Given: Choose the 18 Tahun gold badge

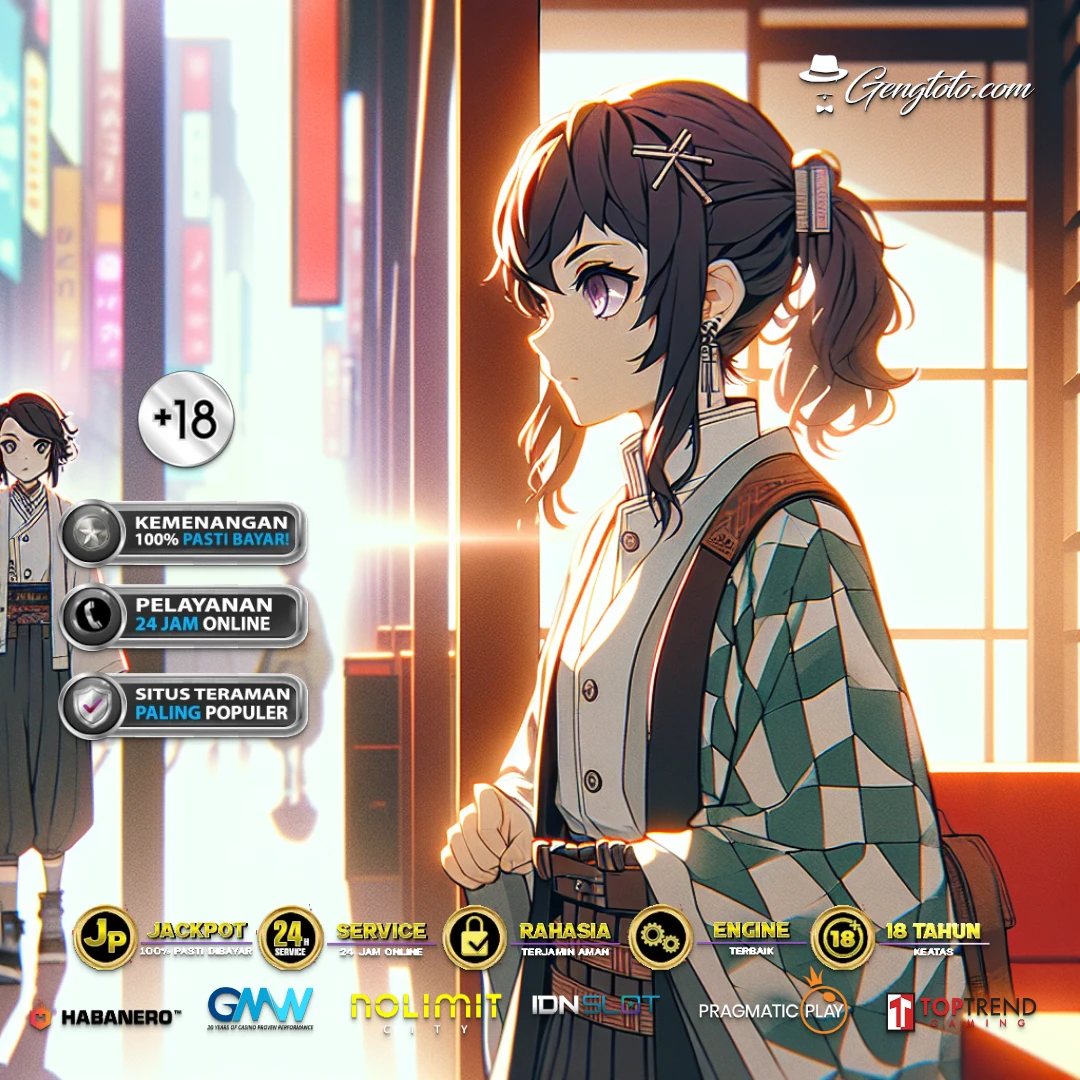Looking at the screenshot, I should [x=843, y=939].
